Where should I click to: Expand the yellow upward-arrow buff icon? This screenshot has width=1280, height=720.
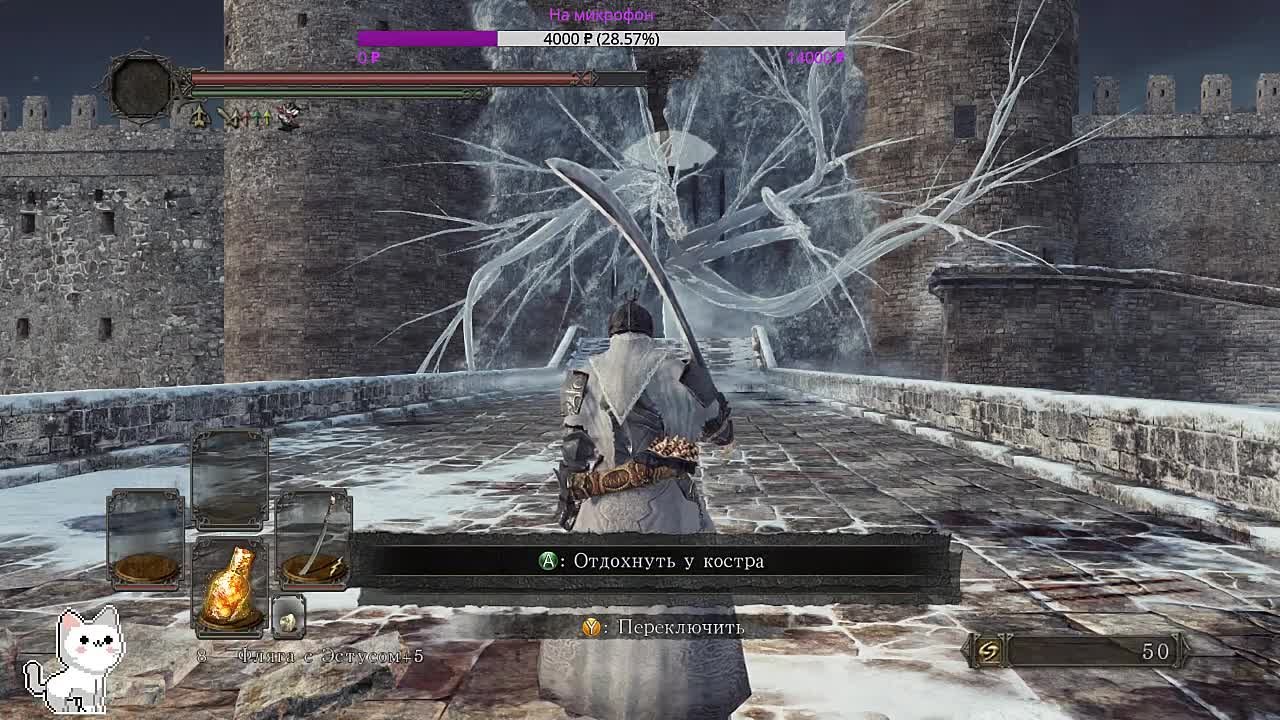(x=267, y=117)
